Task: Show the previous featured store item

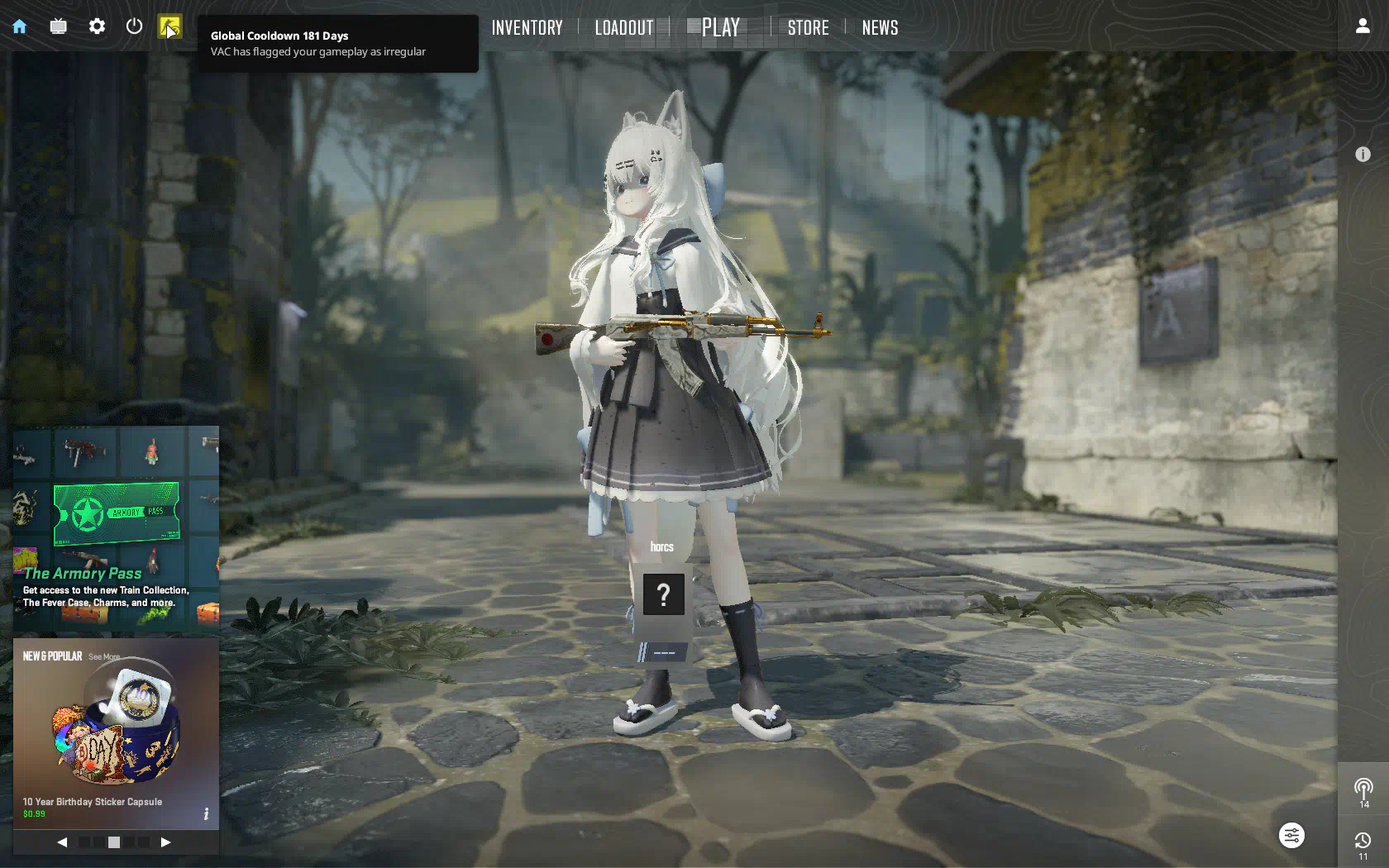Action: tap(62, 842)
